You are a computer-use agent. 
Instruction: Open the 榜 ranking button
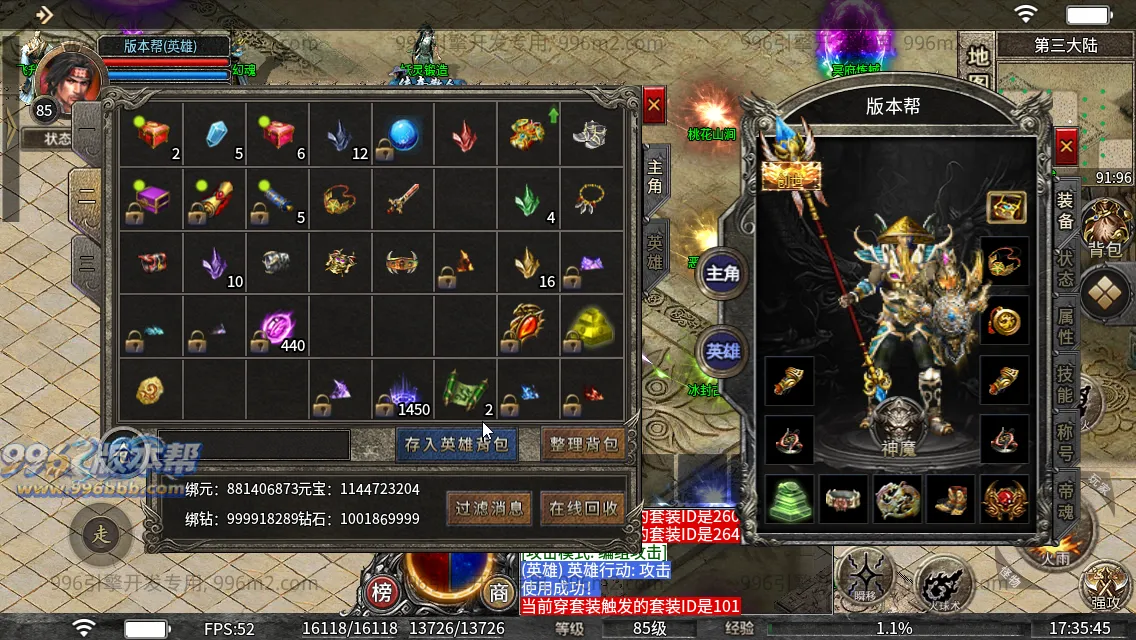tap(383, 591)
